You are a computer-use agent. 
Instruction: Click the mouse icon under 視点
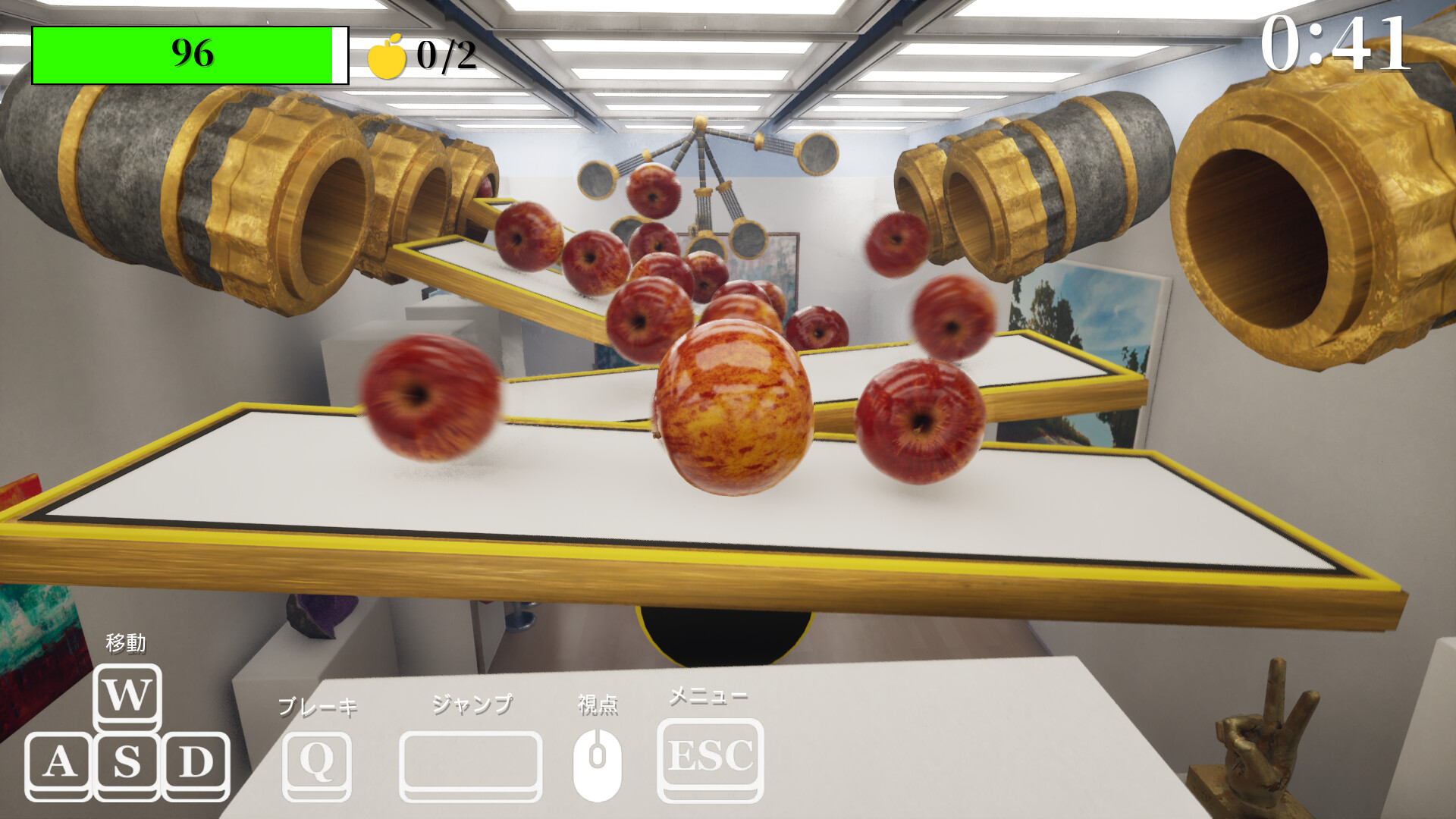pyautogui.click(x=598, y=758)
